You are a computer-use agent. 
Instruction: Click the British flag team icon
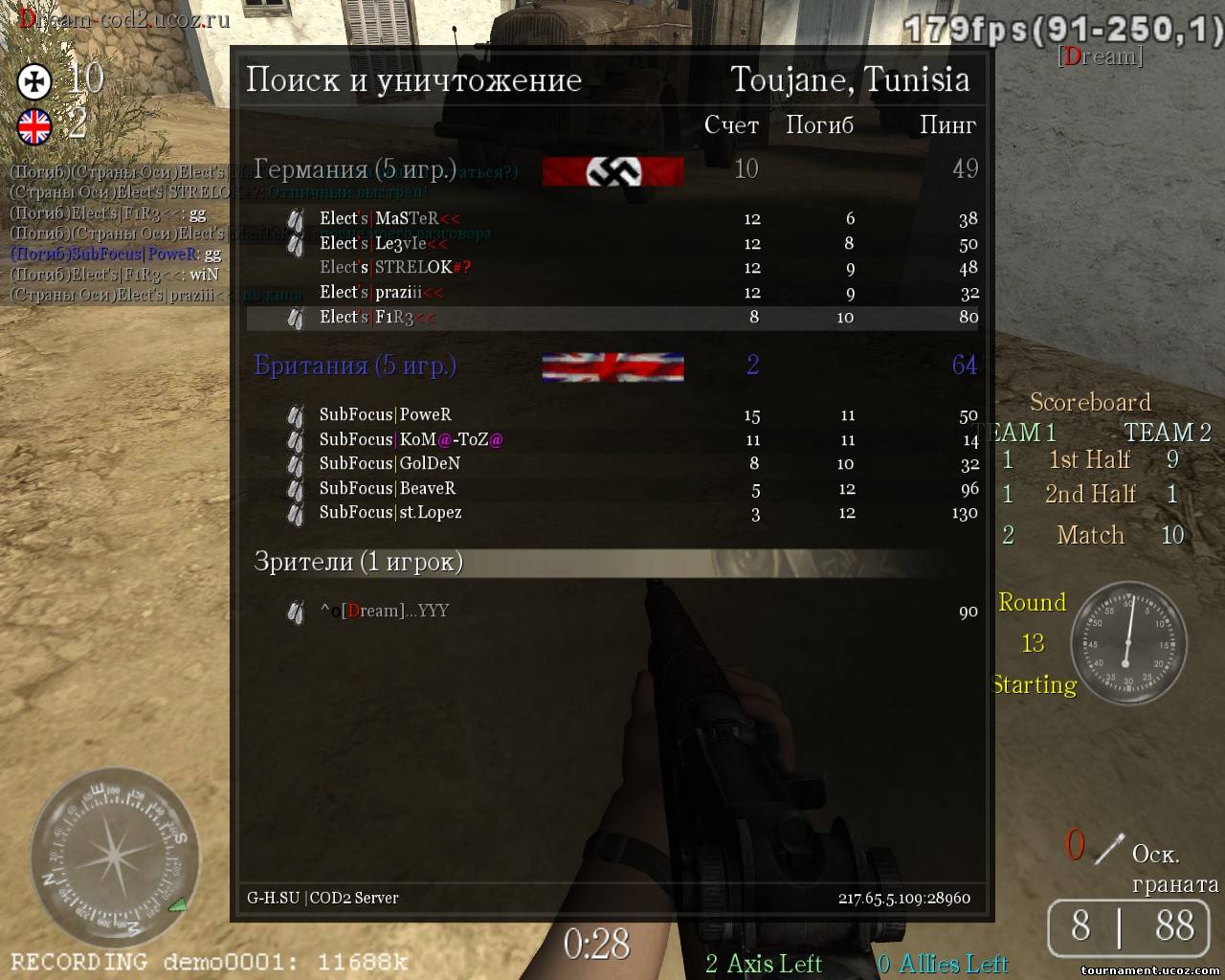(x=35, y=126)
